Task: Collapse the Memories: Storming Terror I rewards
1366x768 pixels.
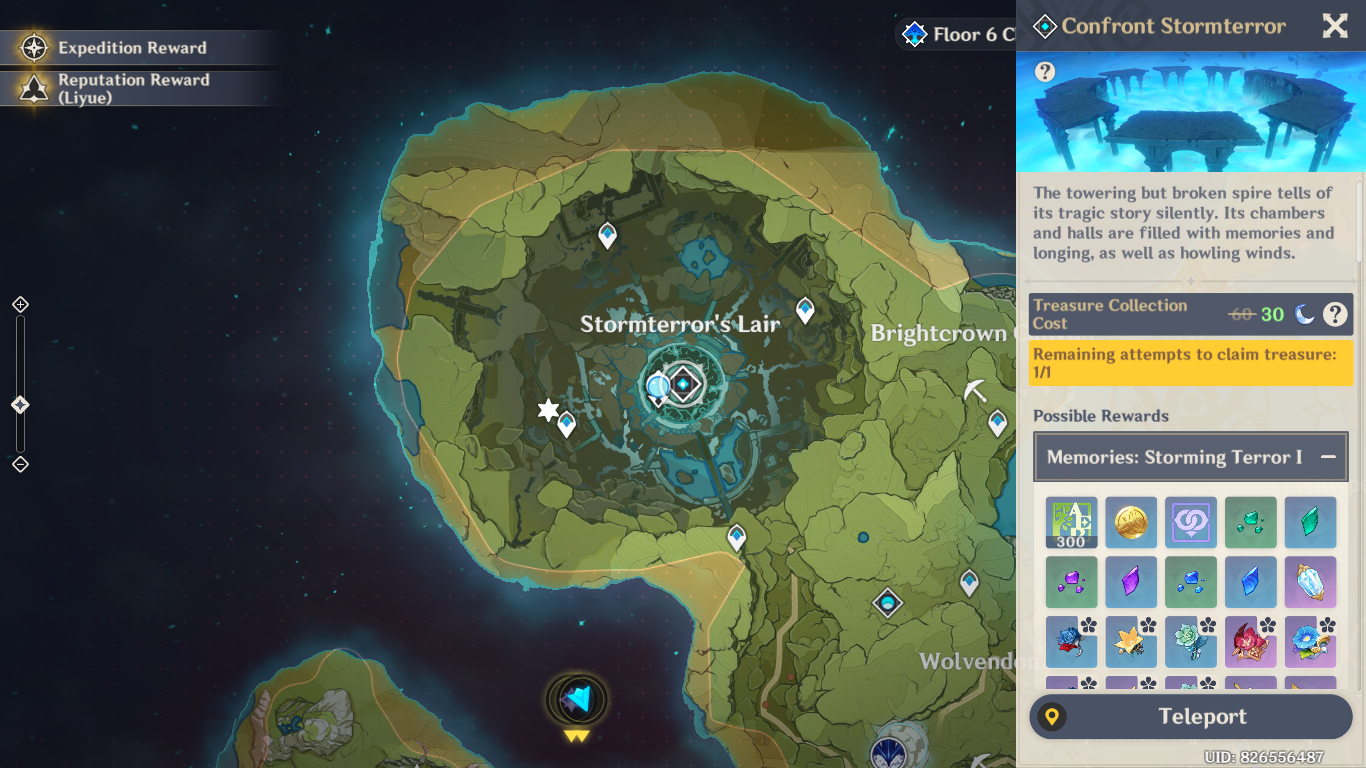Action: coord(1328,457)
